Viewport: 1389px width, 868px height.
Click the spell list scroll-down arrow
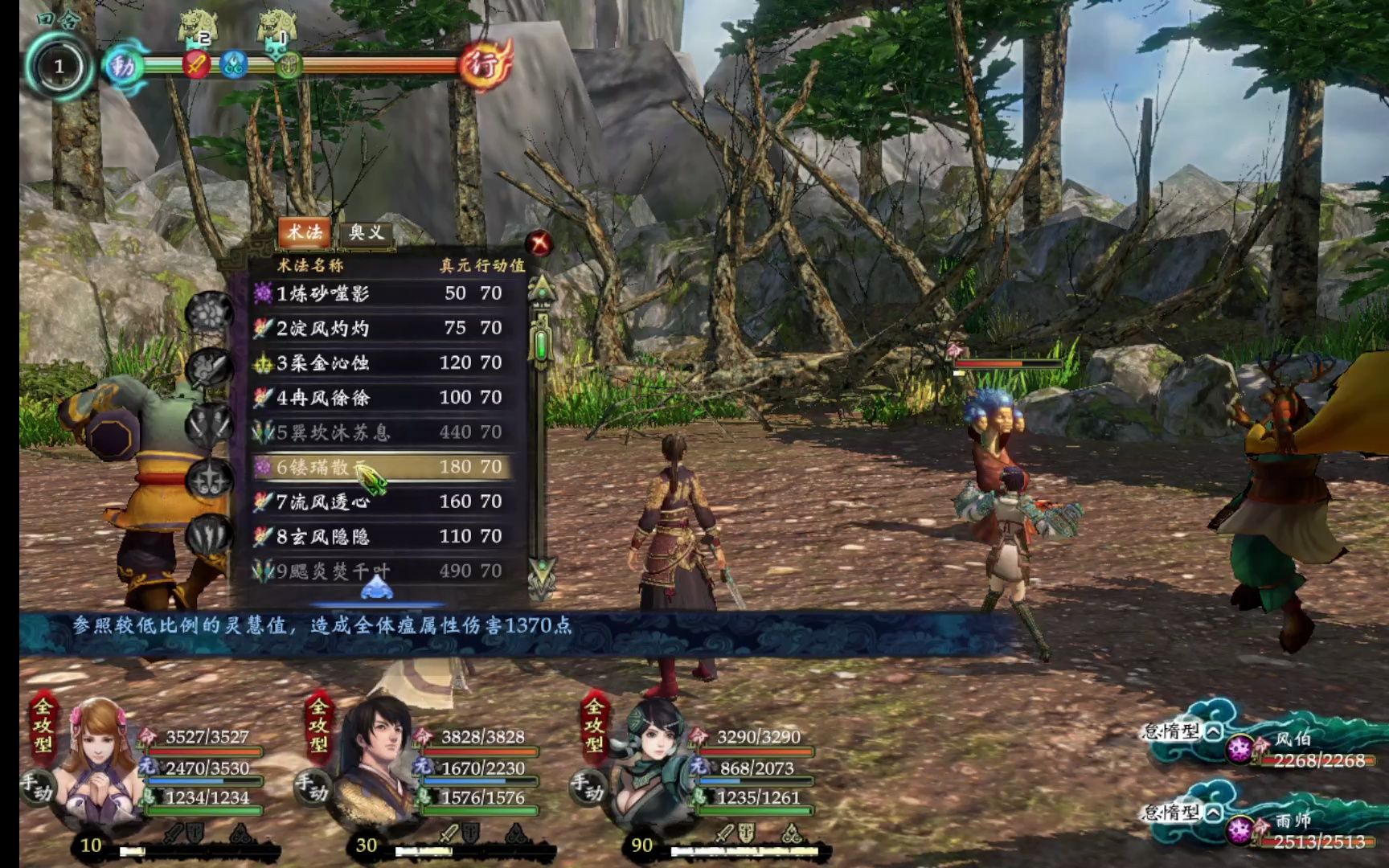tap(542, 574)
